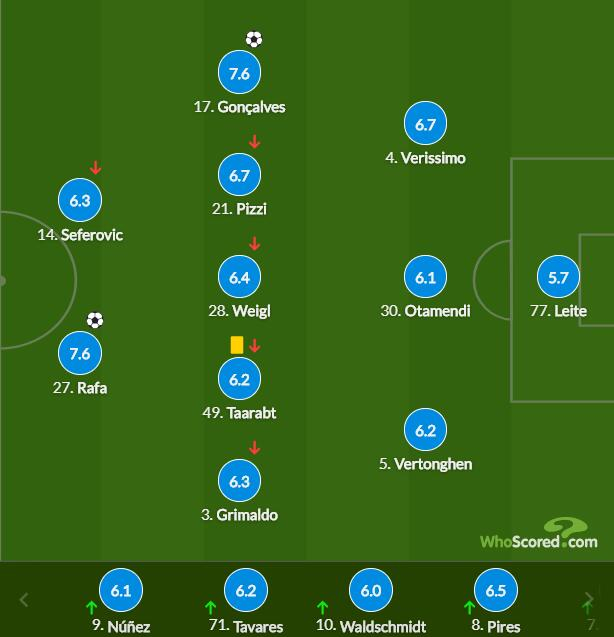Image resolution: width=614 pixels, height=637 pixels.
Task: Choose substitute Tavares' rating circle
Action: tap(246, 591)
